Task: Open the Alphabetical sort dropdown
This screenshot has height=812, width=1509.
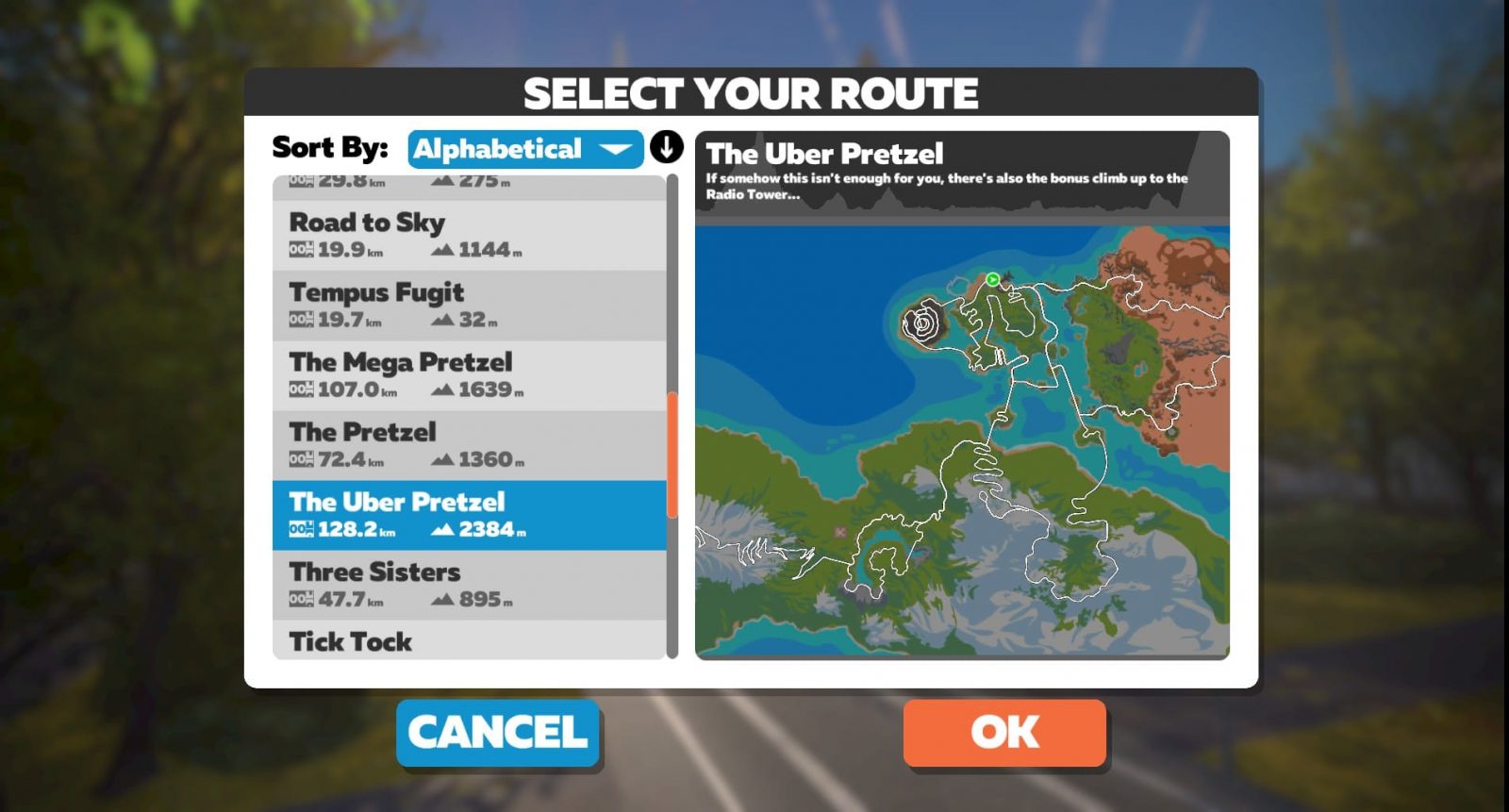Action: click(x=524, y=149)
